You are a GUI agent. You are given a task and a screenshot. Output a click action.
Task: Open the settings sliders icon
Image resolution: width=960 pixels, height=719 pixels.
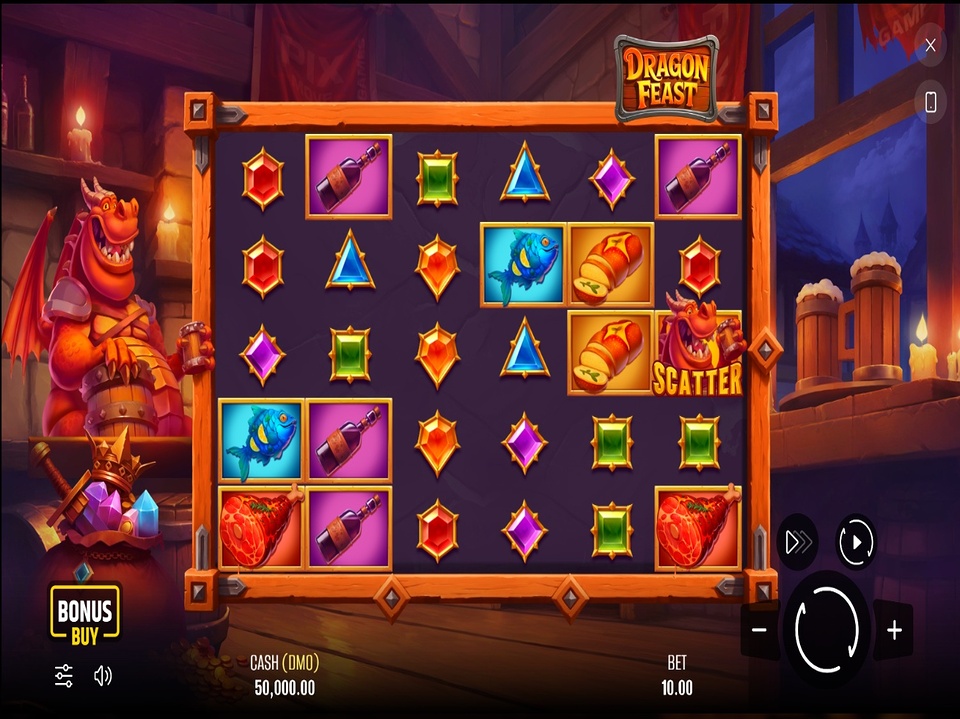[64, 676]
